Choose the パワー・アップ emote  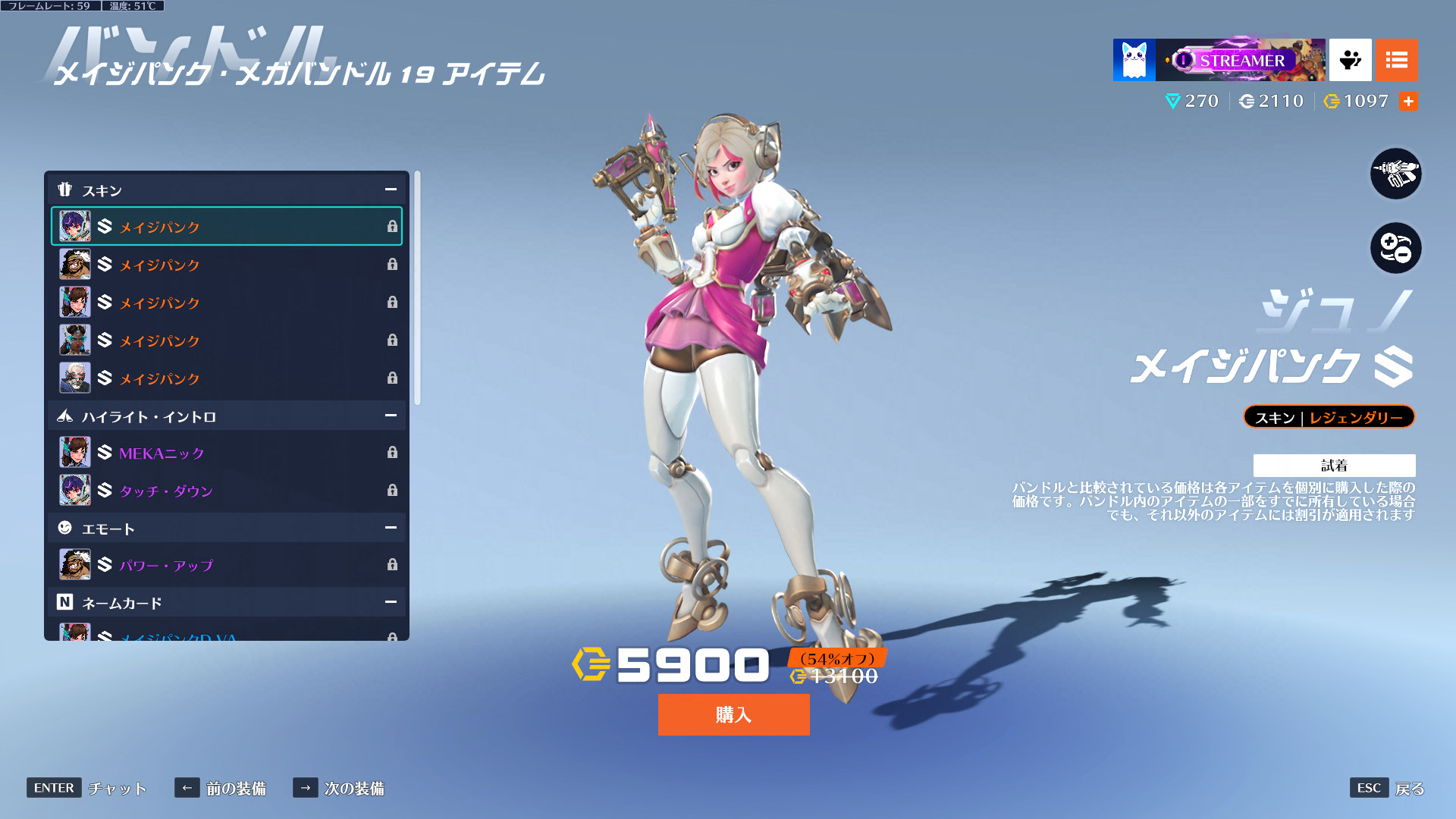coord(227,565)
